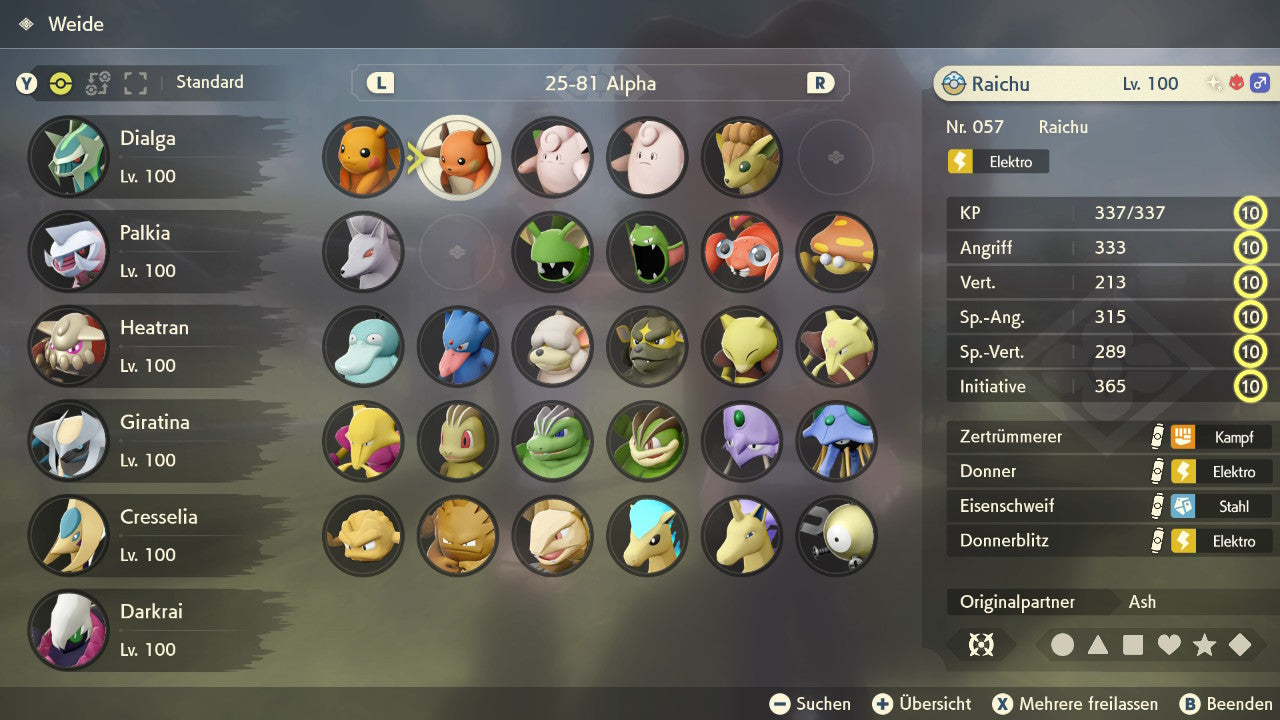
Task: Click the R shoulder button label
Action: click(x=819, y=83)
